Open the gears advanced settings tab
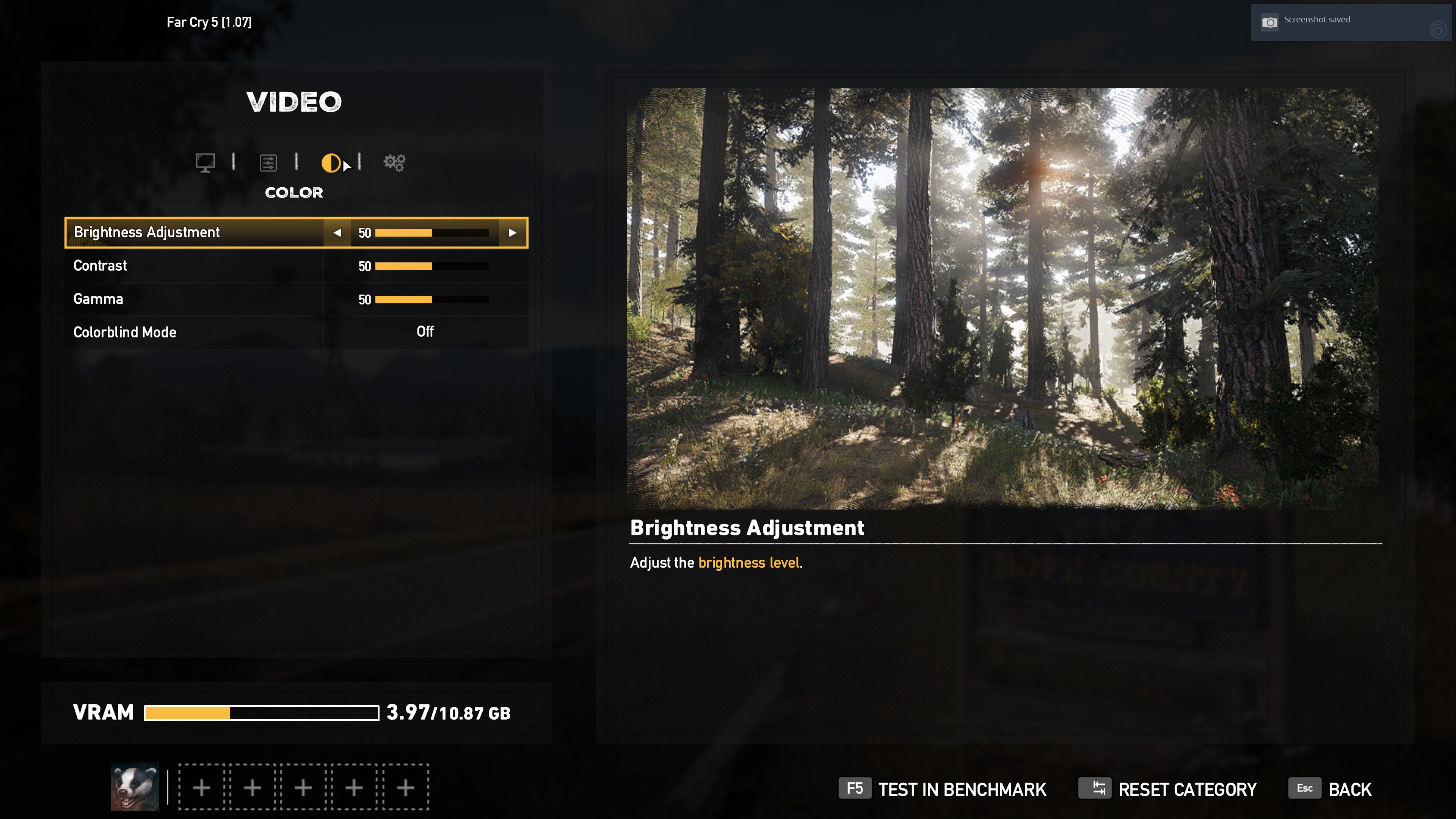The height and width of the screenshot is (819, 1456). tap(394, 163)
